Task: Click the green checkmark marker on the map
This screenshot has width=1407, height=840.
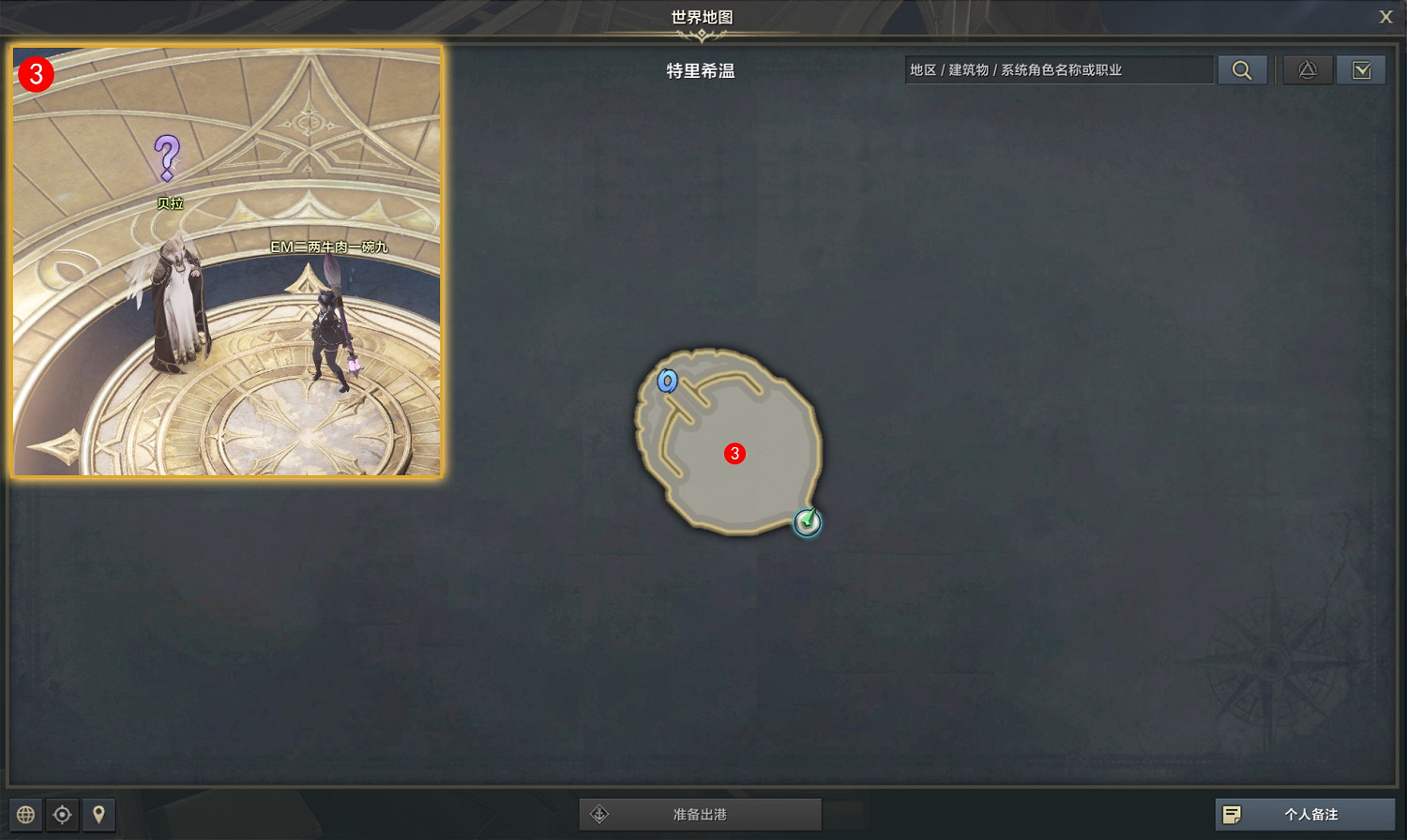Action: pos(807,523)
